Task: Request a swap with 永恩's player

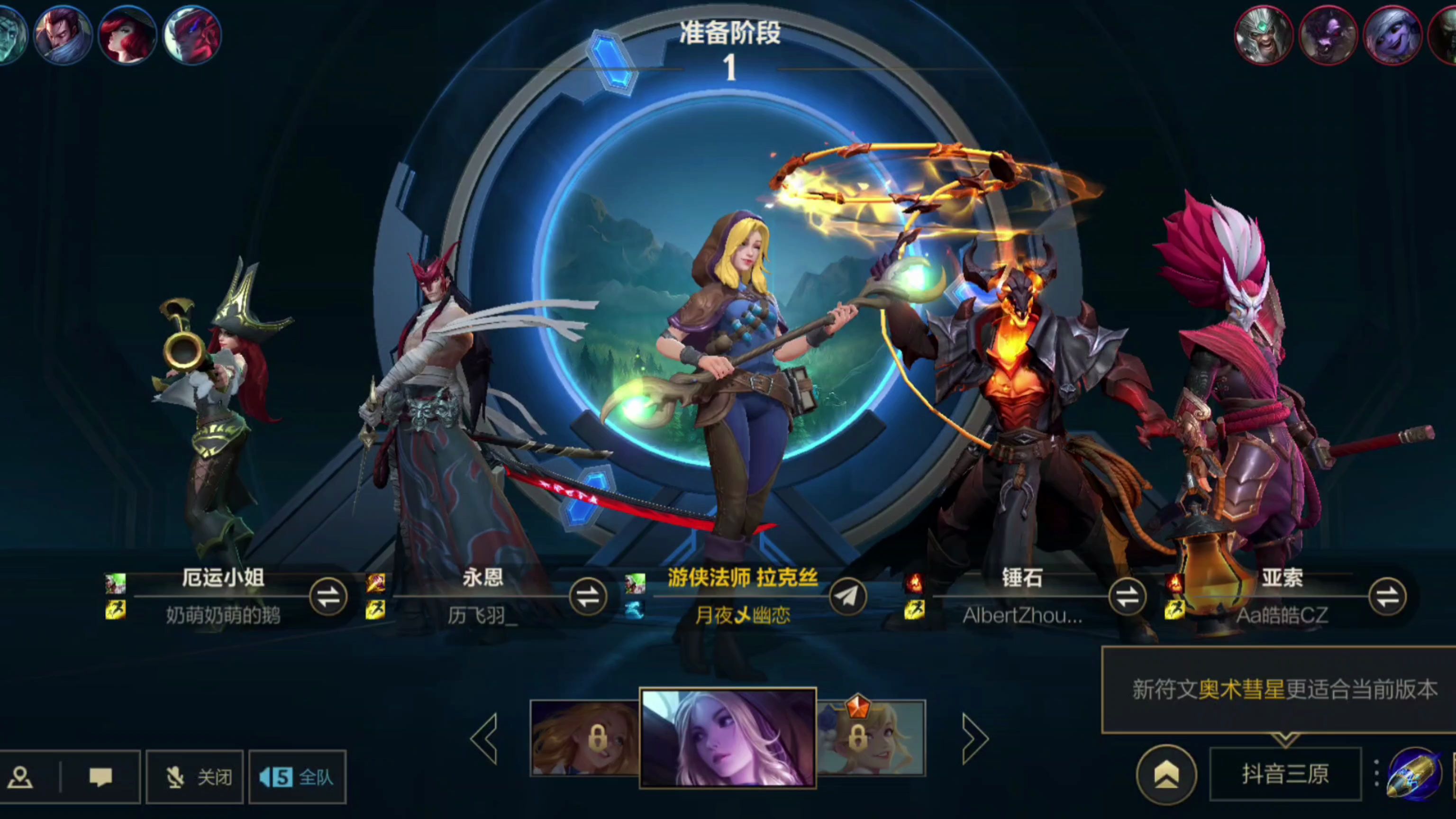Action: [x=588, y=597]
